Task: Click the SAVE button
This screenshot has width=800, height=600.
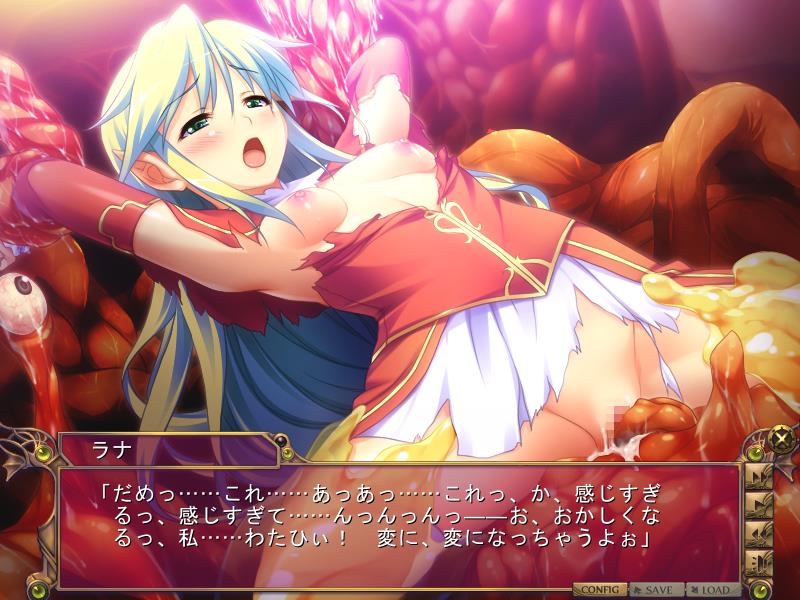Action: 656,590
